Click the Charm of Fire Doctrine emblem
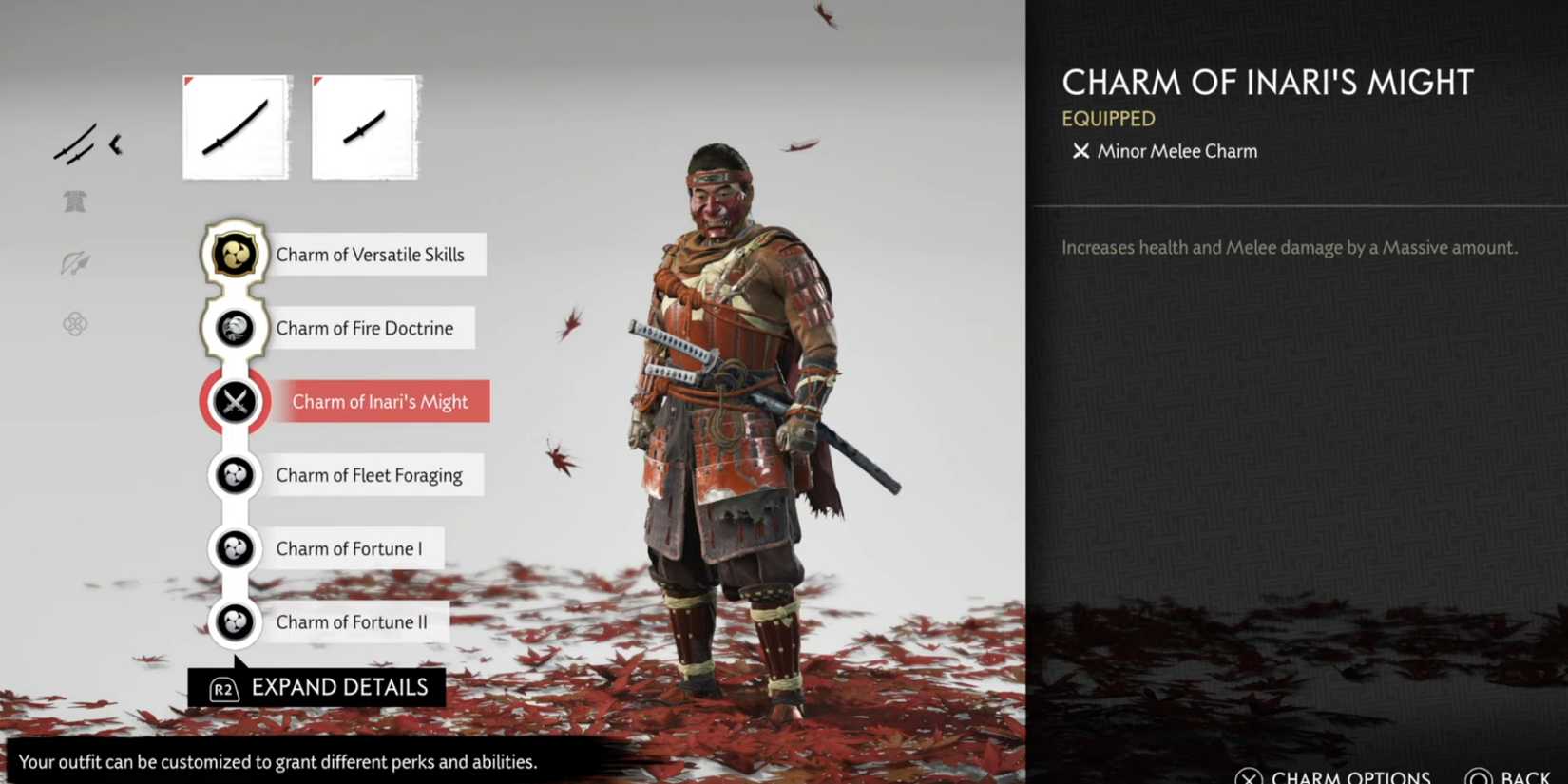This screenshot has height=784, width=1568. (x=233, y=327)
